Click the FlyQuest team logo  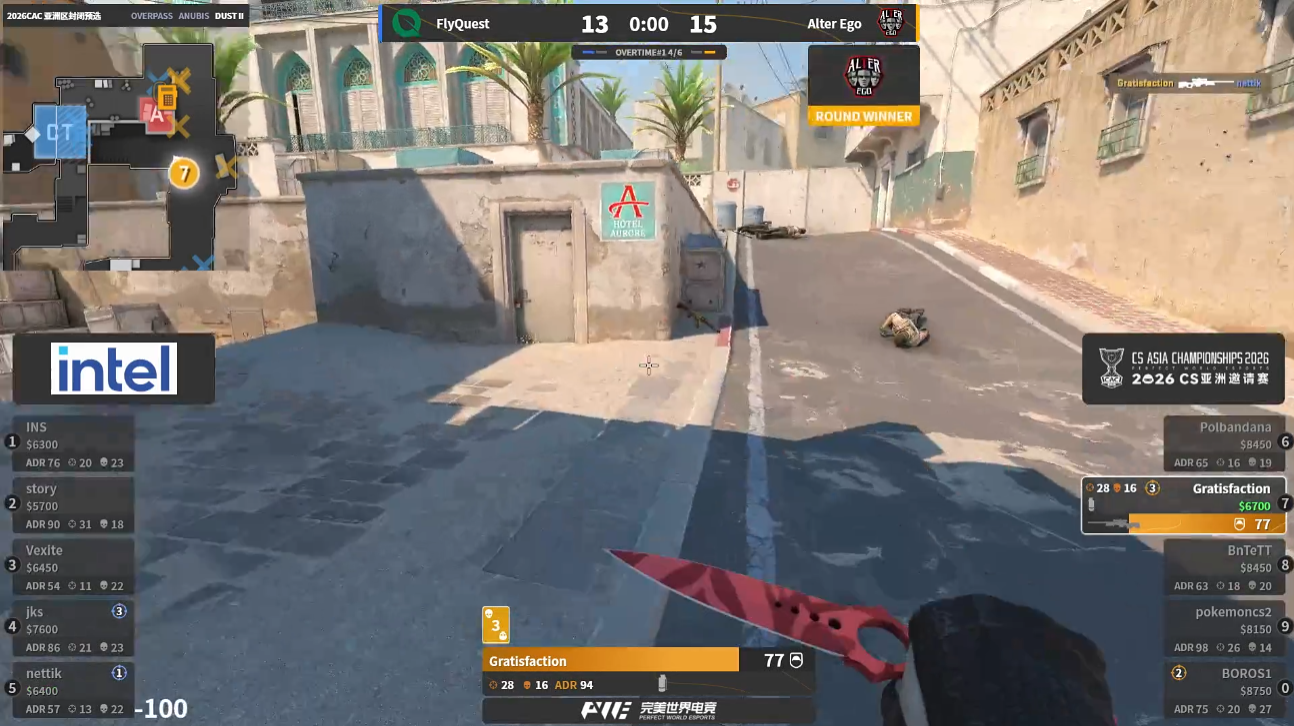(x=406, y=23)
